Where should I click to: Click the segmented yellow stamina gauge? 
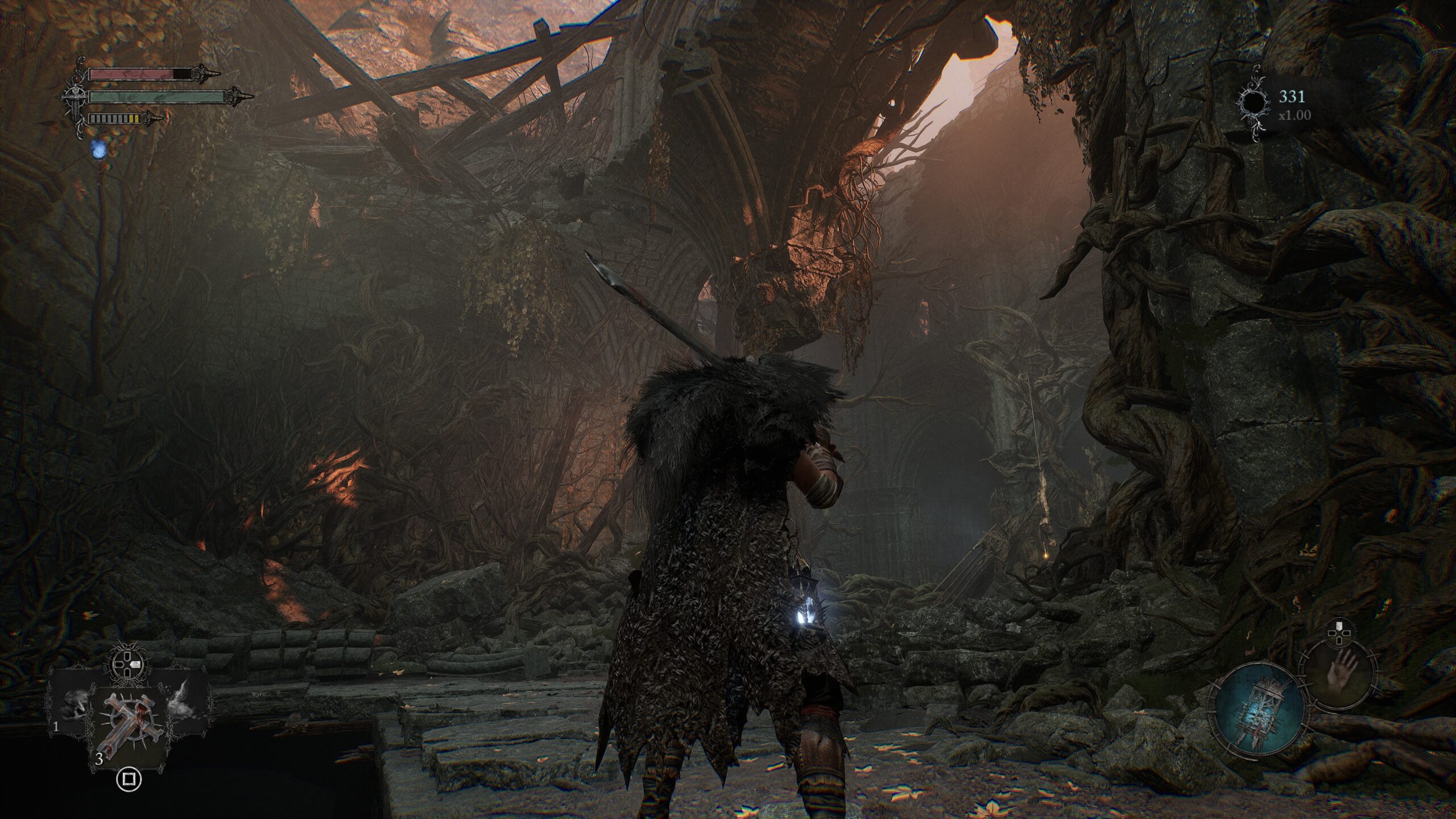[114, 119]
